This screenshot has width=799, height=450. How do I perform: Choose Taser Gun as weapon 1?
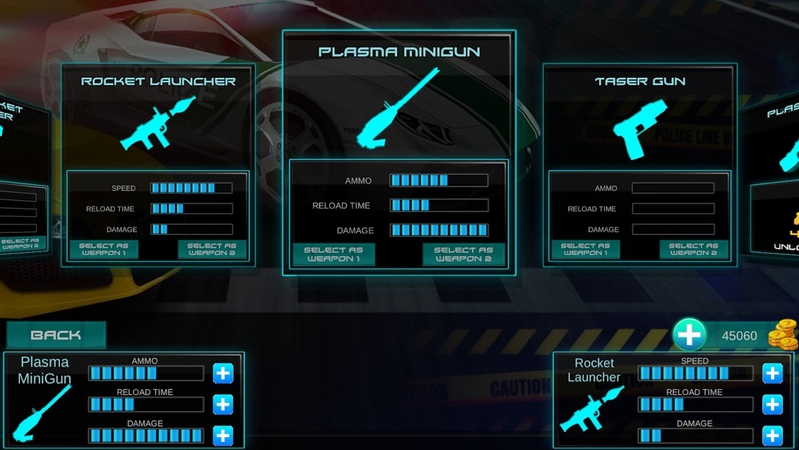tap(585, 249)
